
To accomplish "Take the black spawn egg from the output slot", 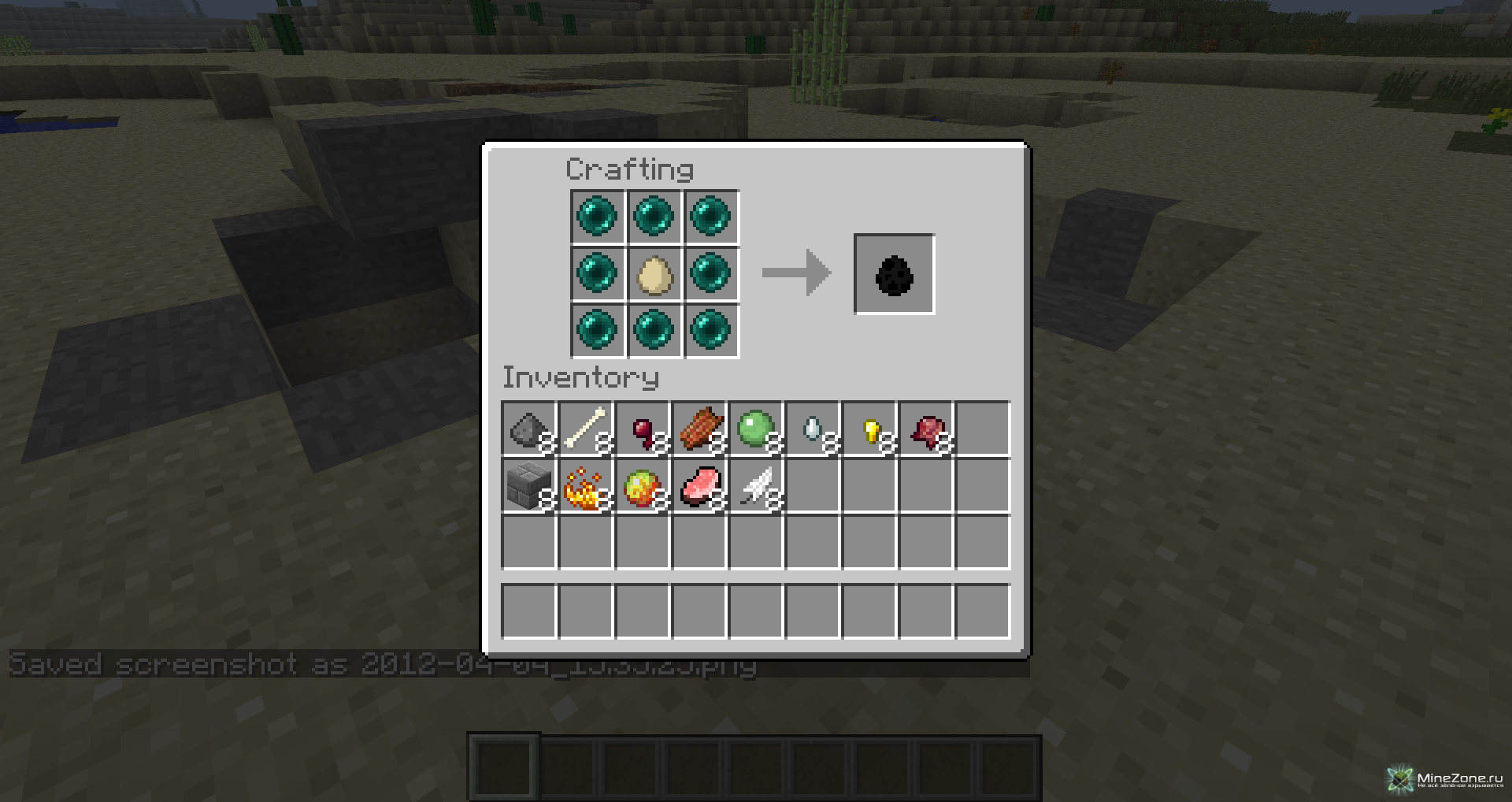I will 894,274.
